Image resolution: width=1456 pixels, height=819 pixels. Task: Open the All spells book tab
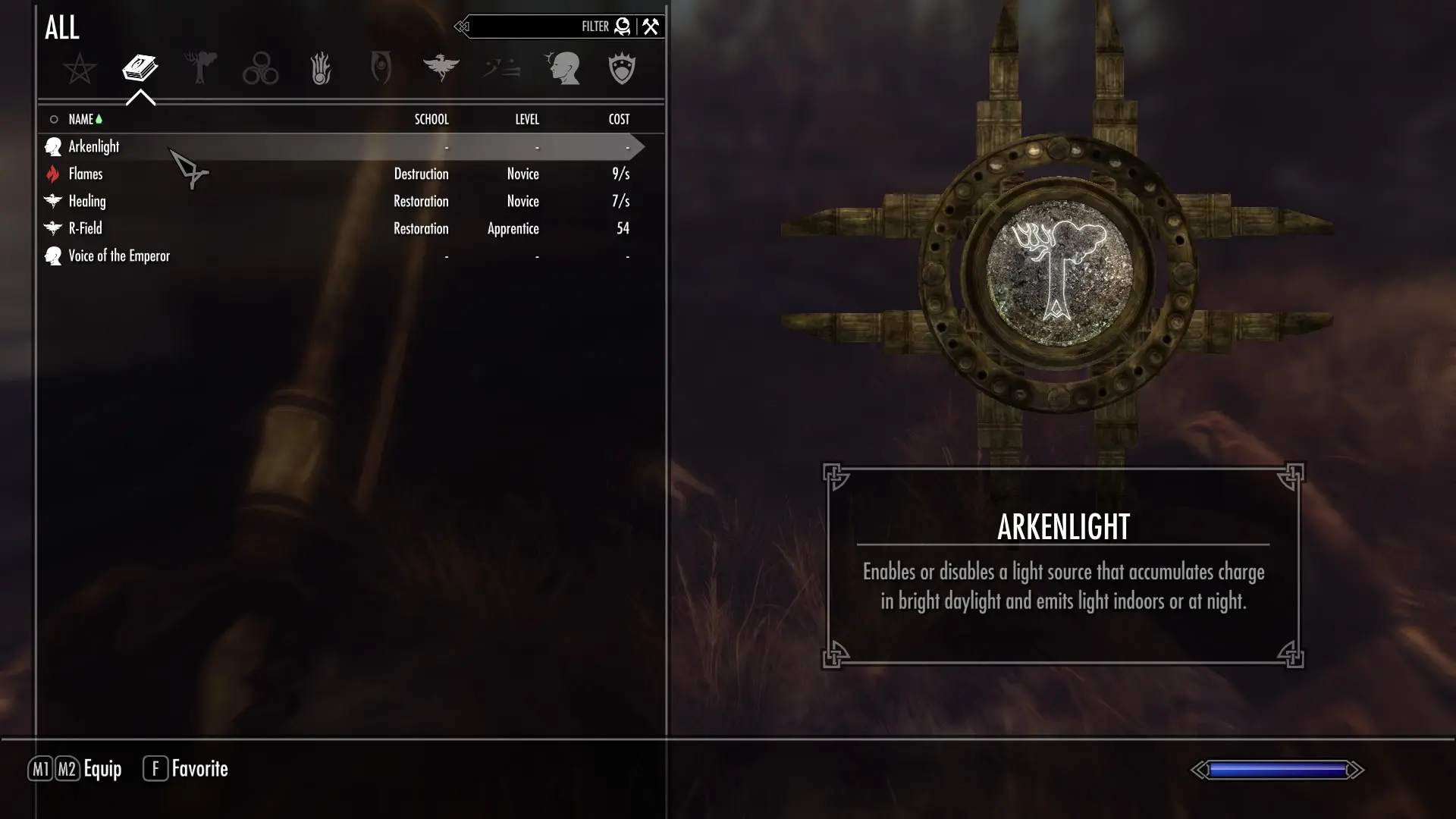click(140, 68)
